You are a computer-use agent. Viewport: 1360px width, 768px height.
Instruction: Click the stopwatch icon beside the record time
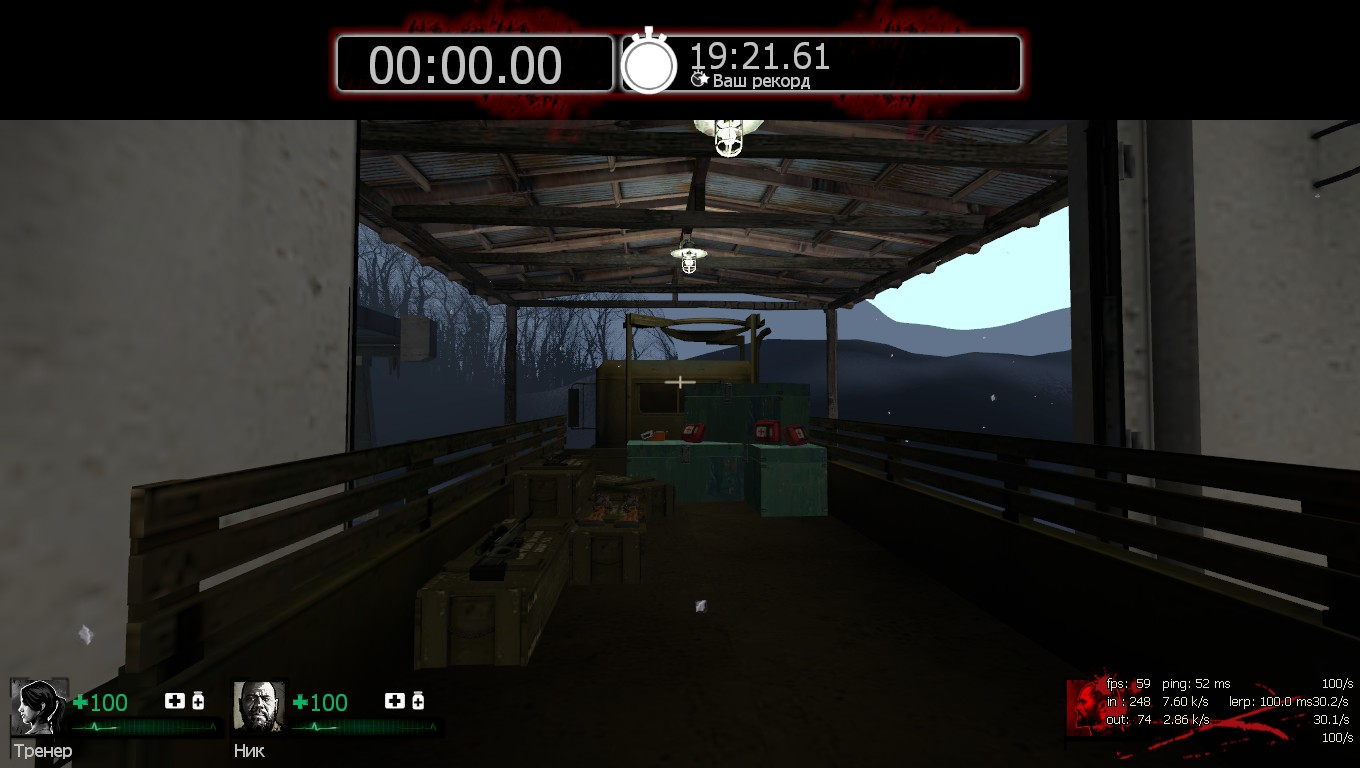tap(650, 63)
